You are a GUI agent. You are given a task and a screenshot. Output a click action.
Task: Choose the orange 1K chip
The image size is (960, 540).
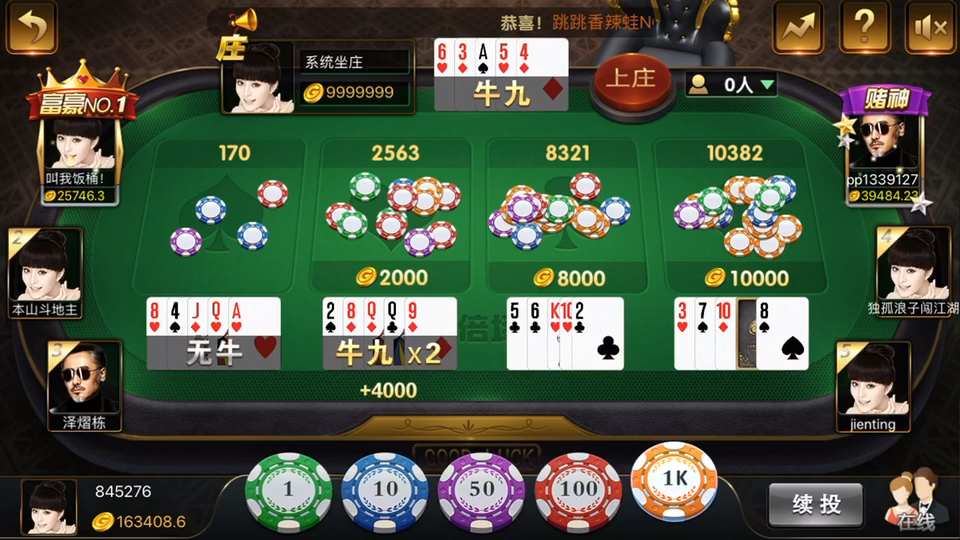click(675, 480)
